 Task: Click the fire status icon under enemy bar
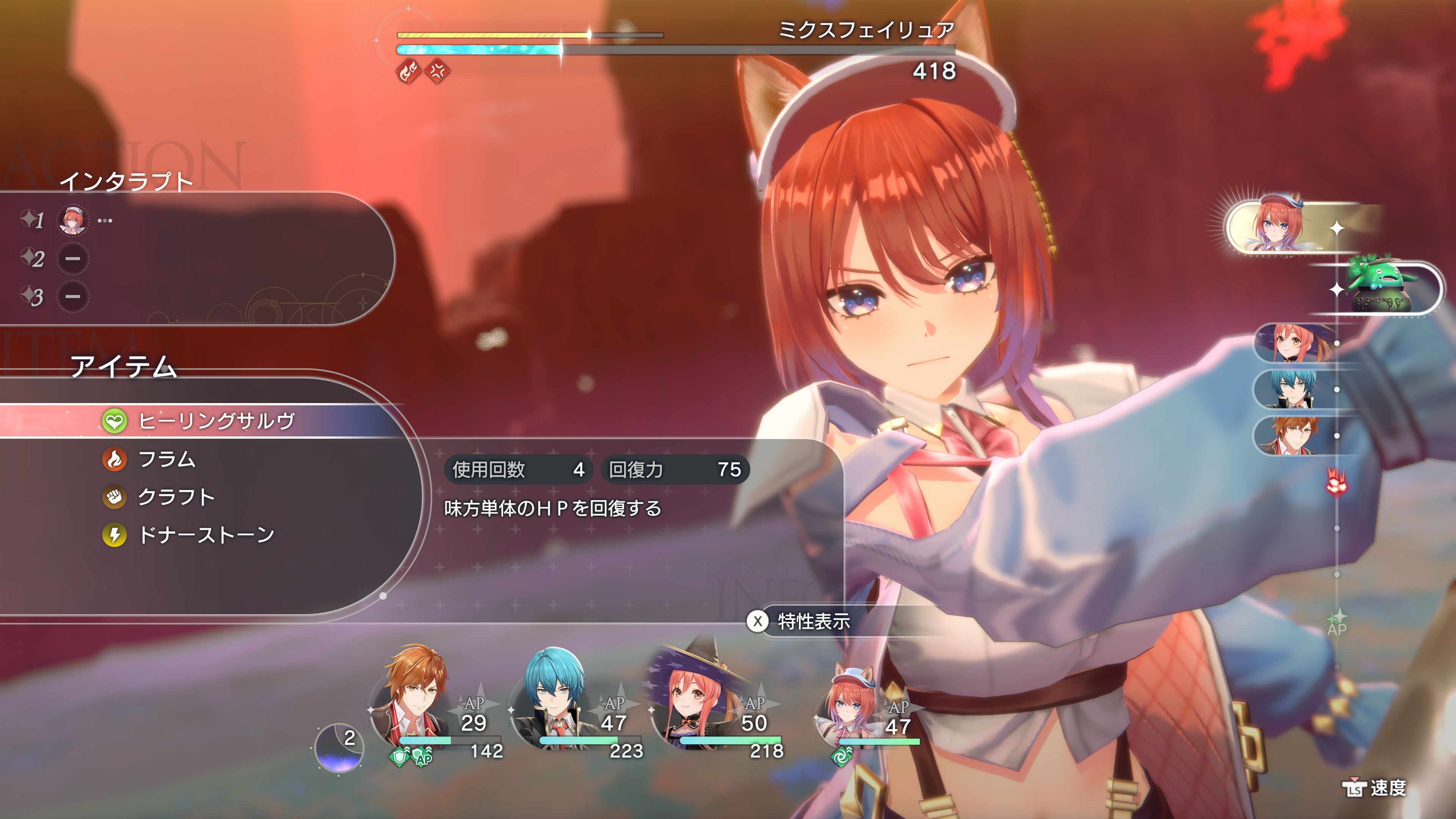click(x=408, y=72)
